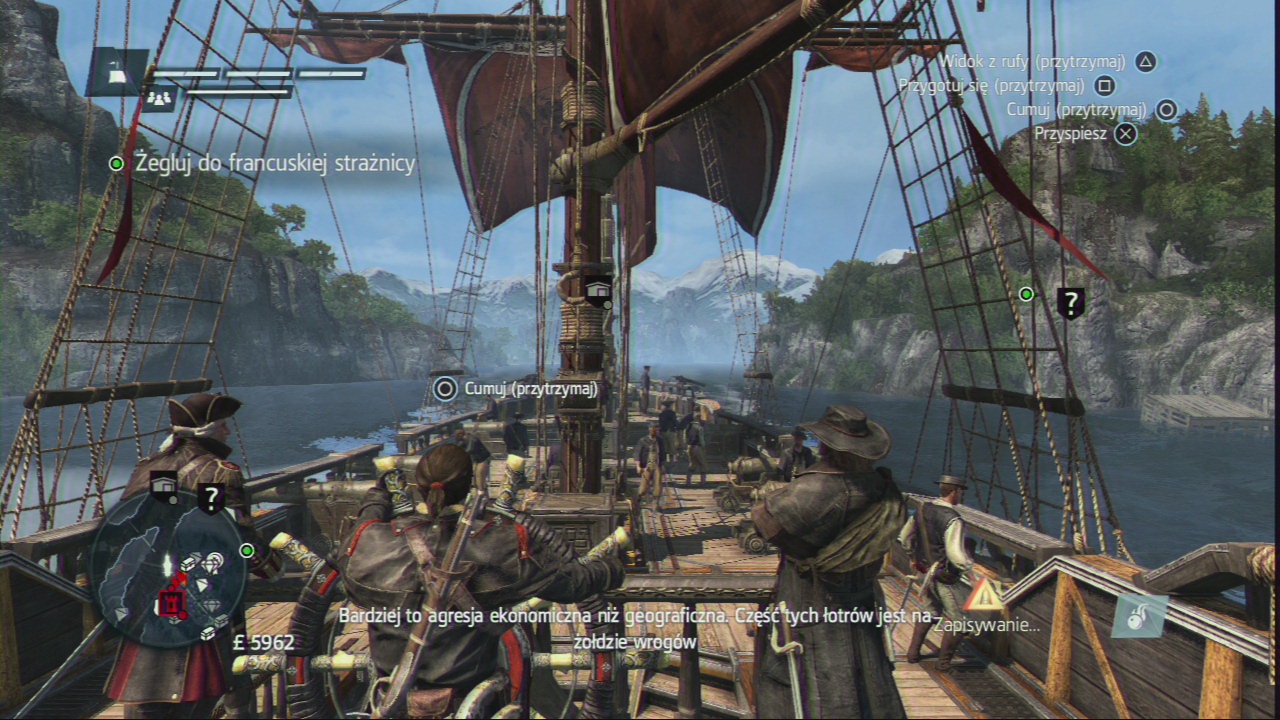
Task: Click the fort marker on the minimap rim
Action: click(x=165, y=487)
